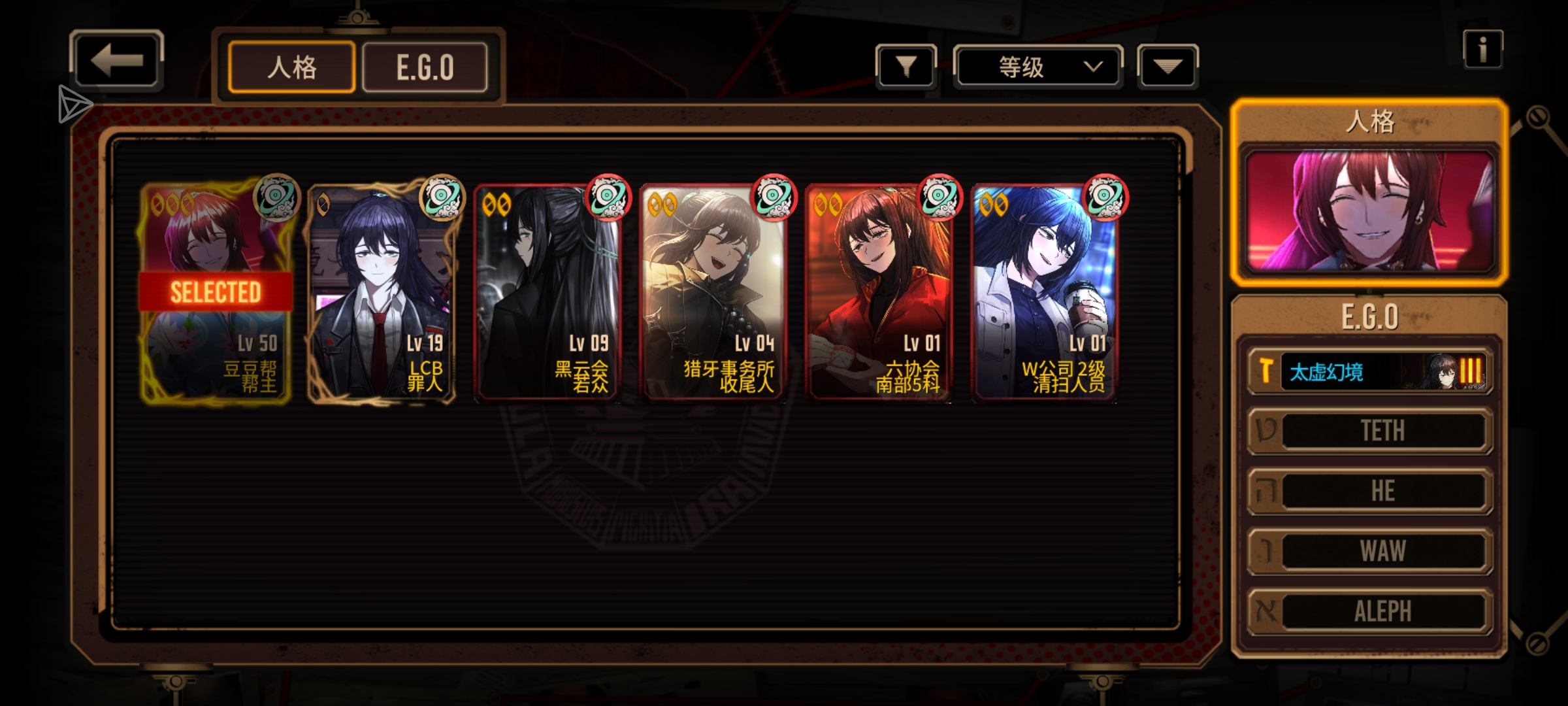Open the 太虚幻境 E.G.O slot

[x=1369, y=371]
